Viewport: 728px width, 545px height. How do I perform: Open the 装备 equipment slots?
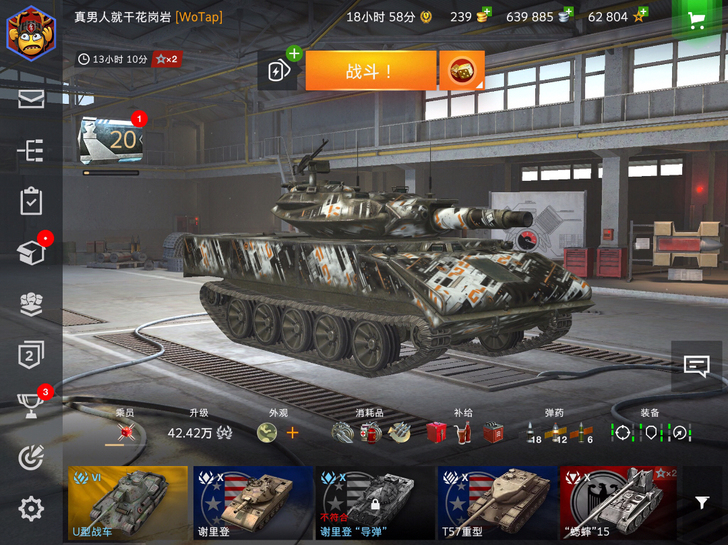650,432
